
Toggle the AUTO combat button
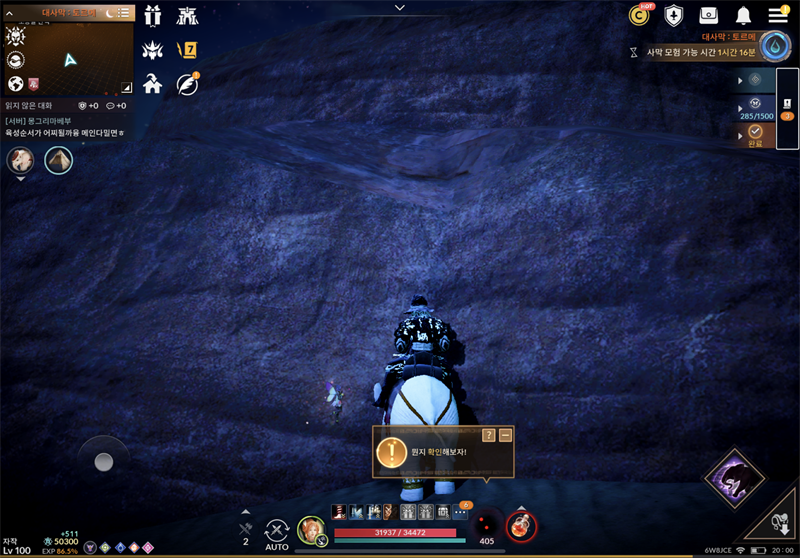pos(277,533)
